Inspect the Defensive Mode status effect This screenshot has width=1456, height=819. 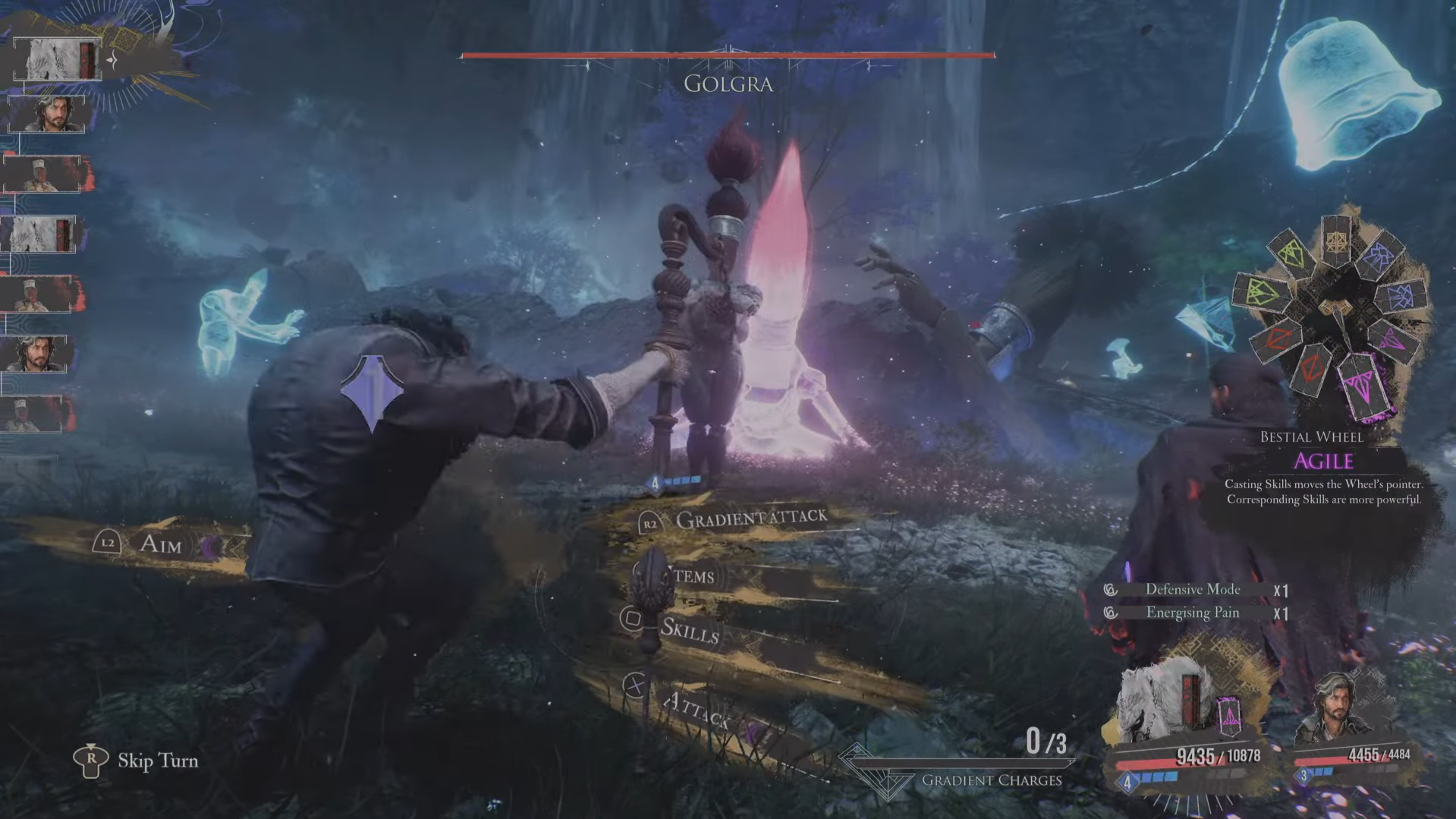click(x=1192, y=590)
